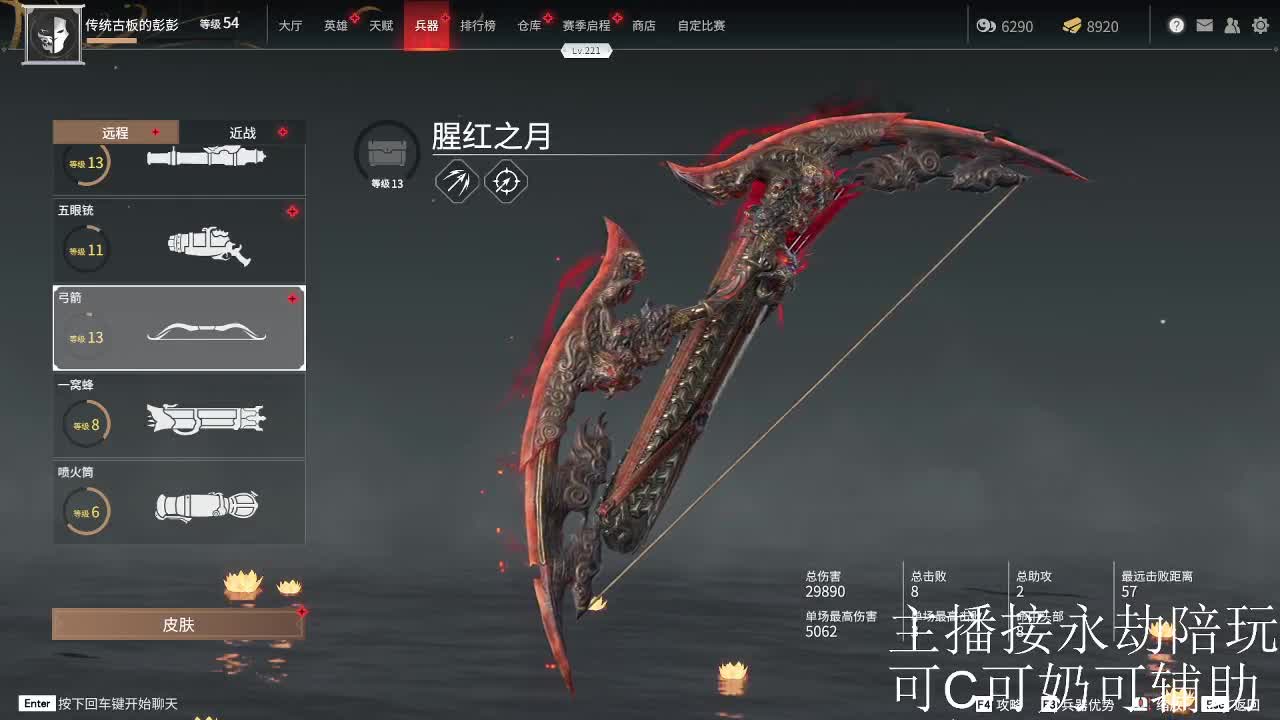The image size is (1280, 720).
Task: Open the friends list icon
Action: [x=1232, y=25]
